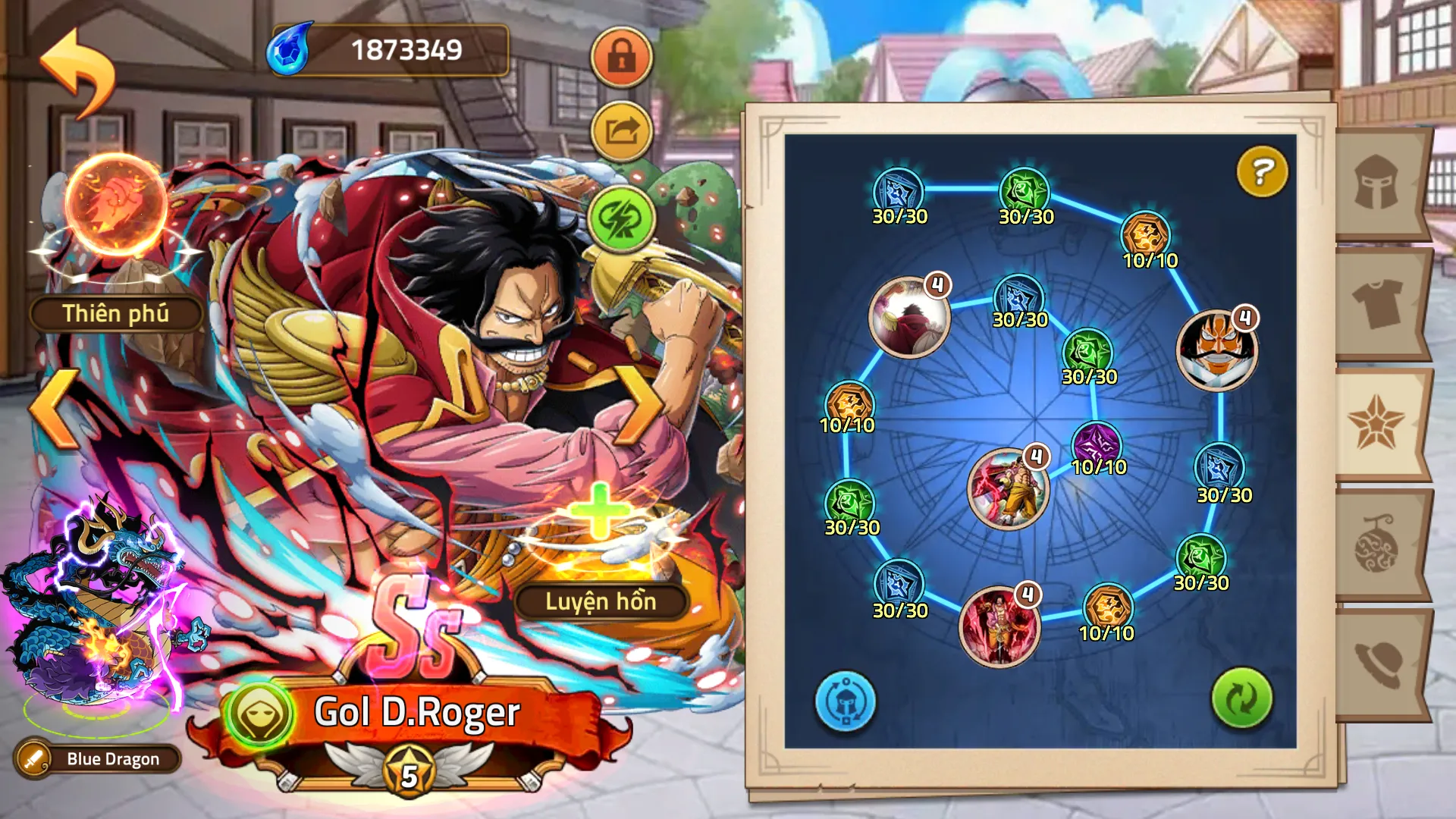Open the question mark help button
1456x819 pixels.
pyautogui.click(x=1262, y=171)
